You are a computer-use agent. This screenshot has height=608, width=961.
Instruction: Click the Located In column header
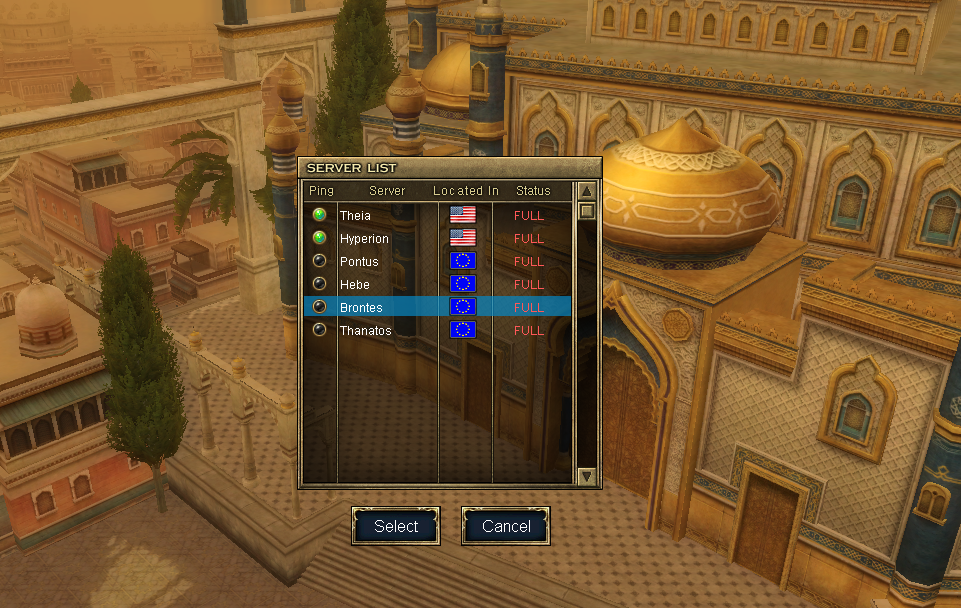pyautogui.click(x=465, y=191)
